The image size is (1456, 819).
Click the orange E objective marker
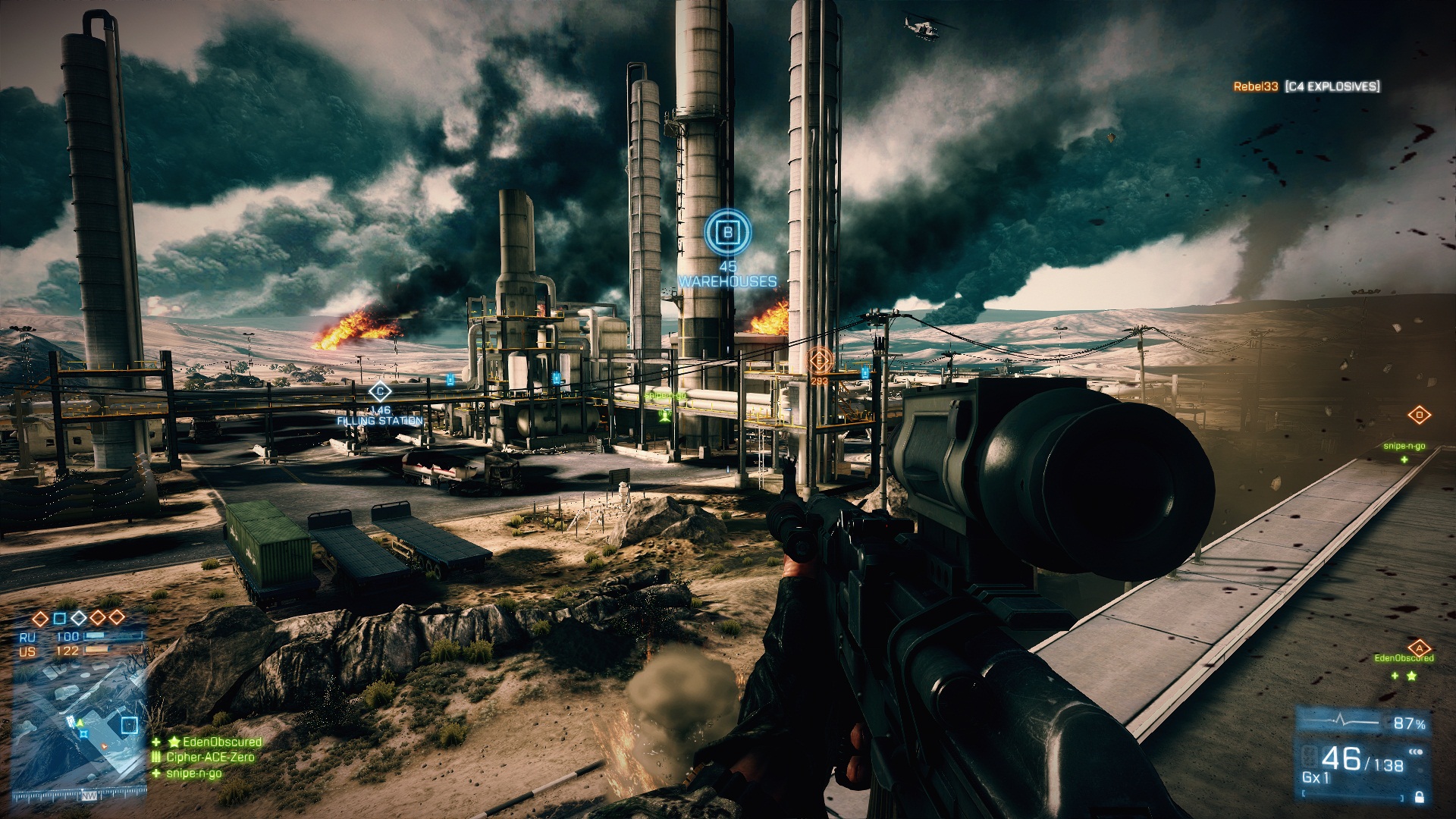click(x=820, y=359)
